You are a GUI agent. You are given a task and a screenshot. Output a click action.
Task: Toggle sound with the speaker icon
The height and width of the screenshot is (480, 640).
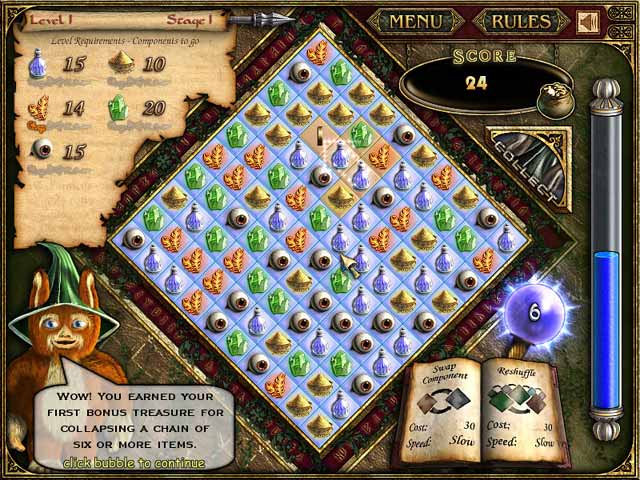coord(588,21)
